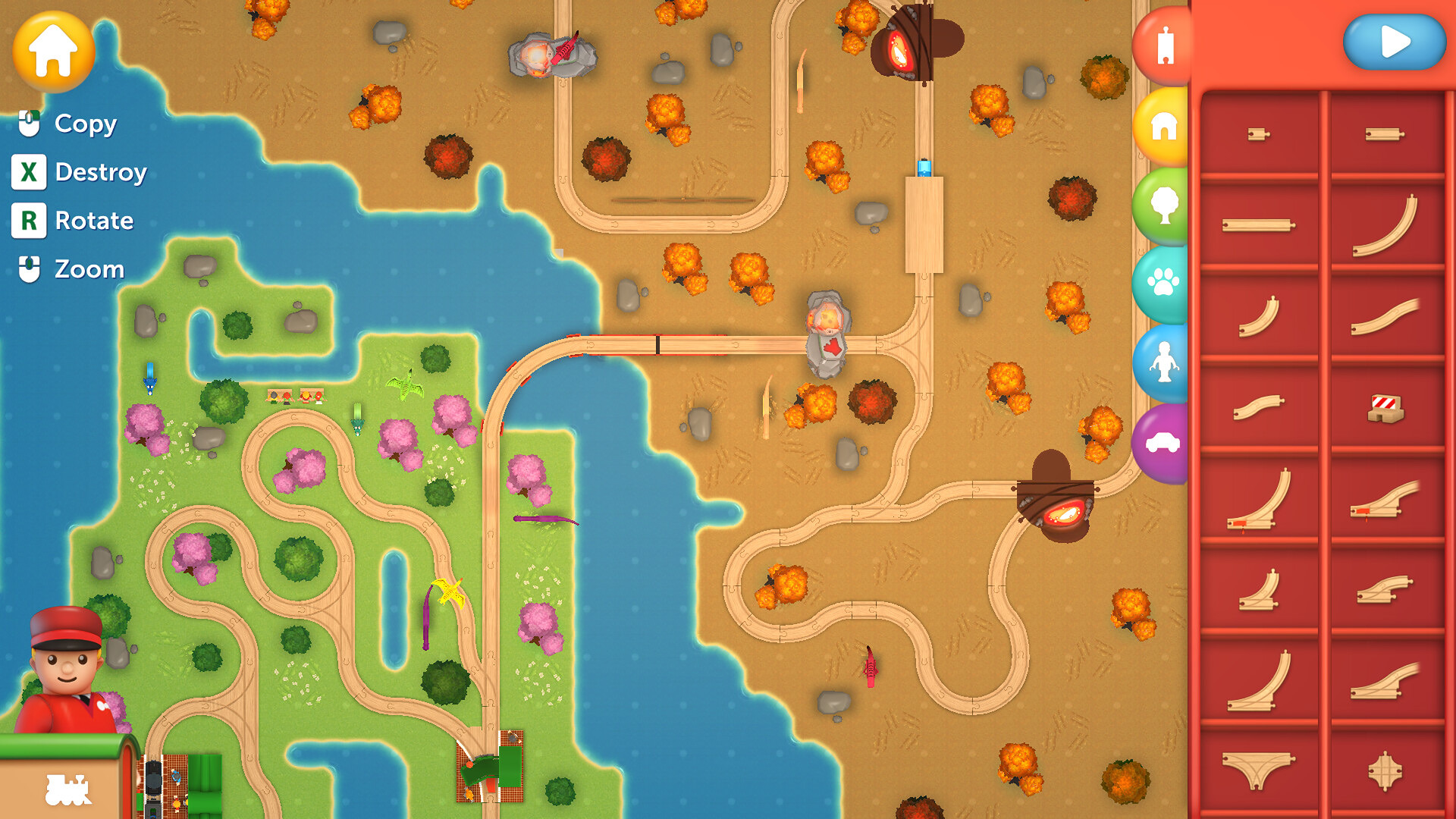Choose the wavy S-curve track piece
Screen dimensions: 1456x819
[1387, 317]
